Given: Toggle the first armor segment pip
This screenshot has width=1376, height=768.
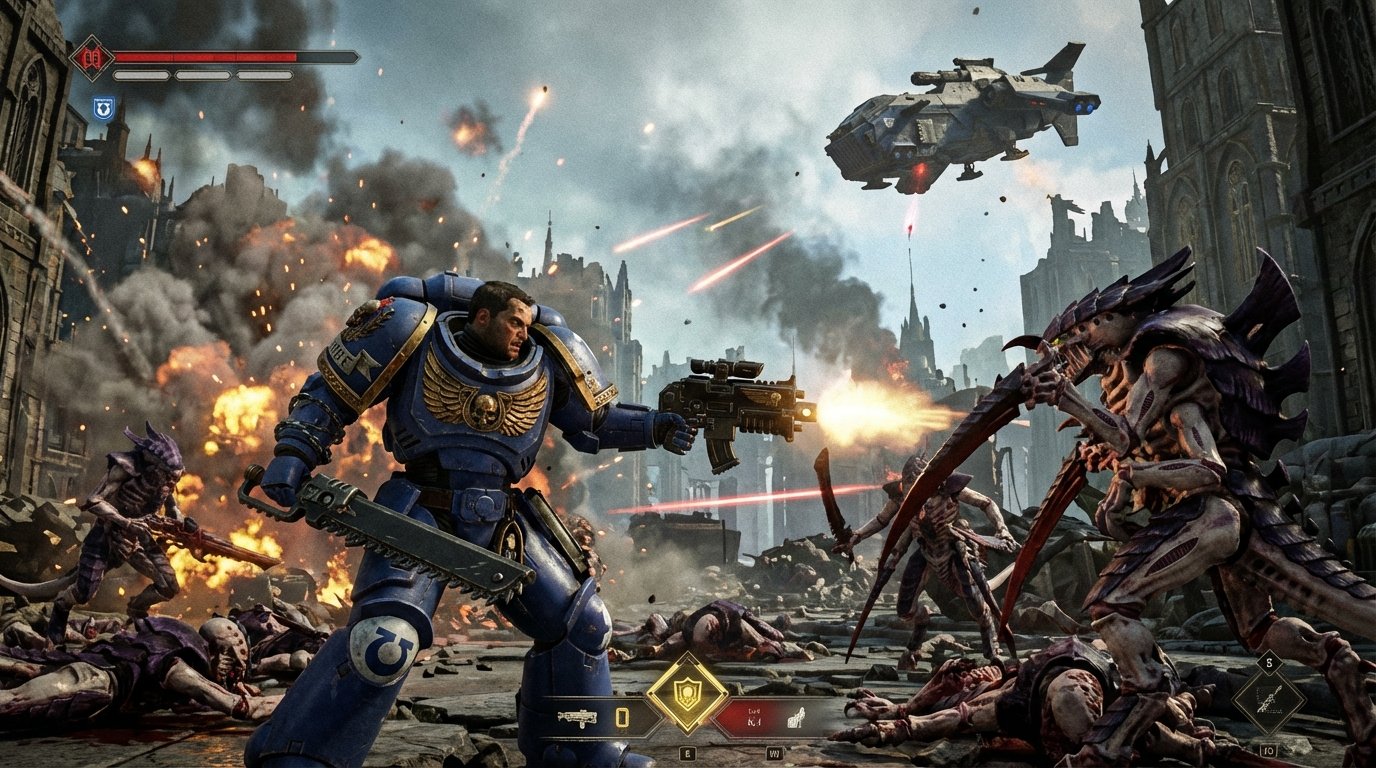Looking at the screenshot, I should (140, 76).
